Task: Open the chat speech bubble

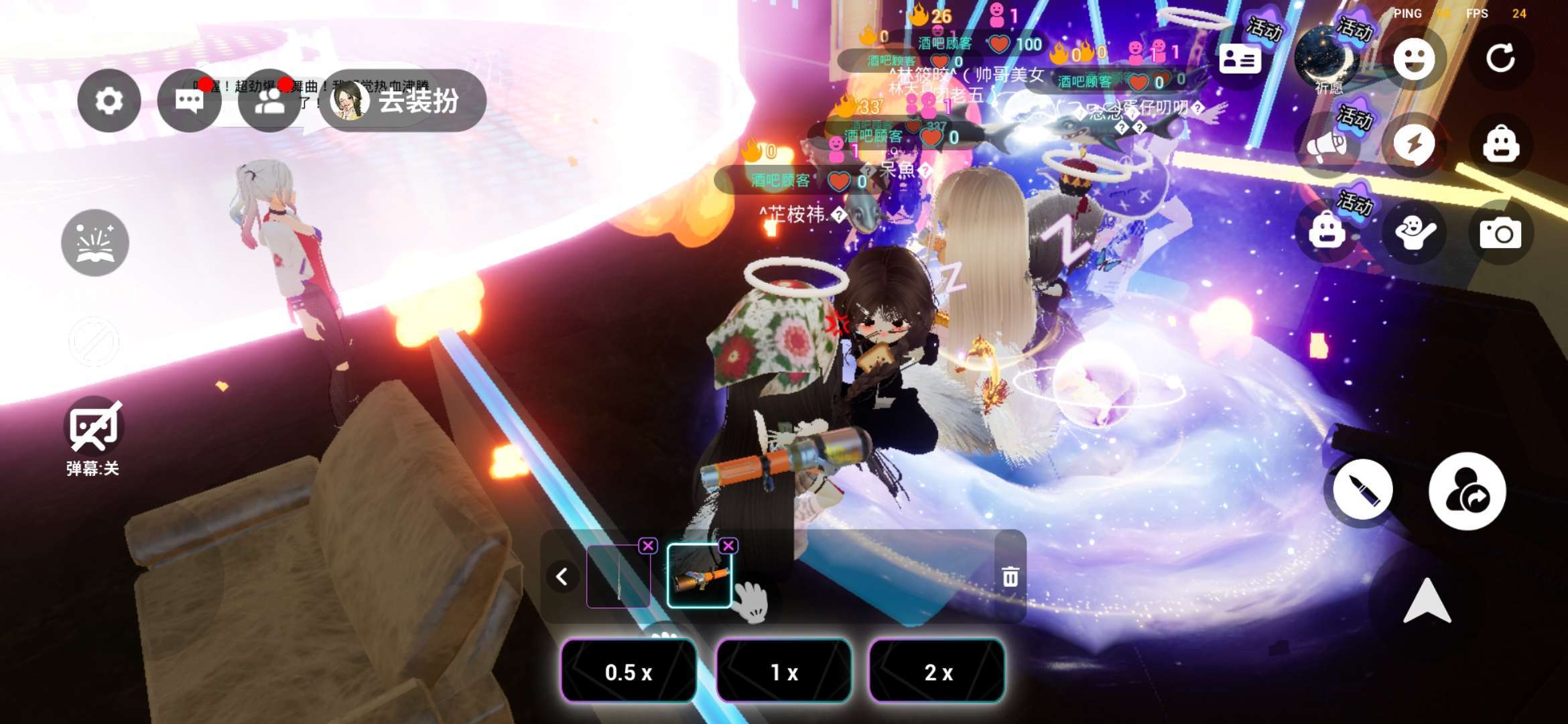Action: (189, 101)
